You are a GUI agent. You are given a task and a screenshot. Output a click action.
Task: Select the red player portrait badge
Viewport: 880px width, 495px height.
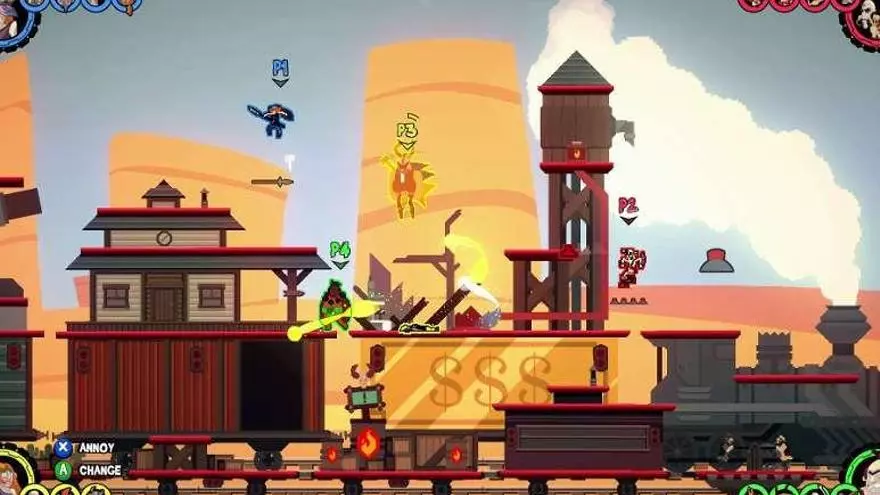tap(864, 20)
